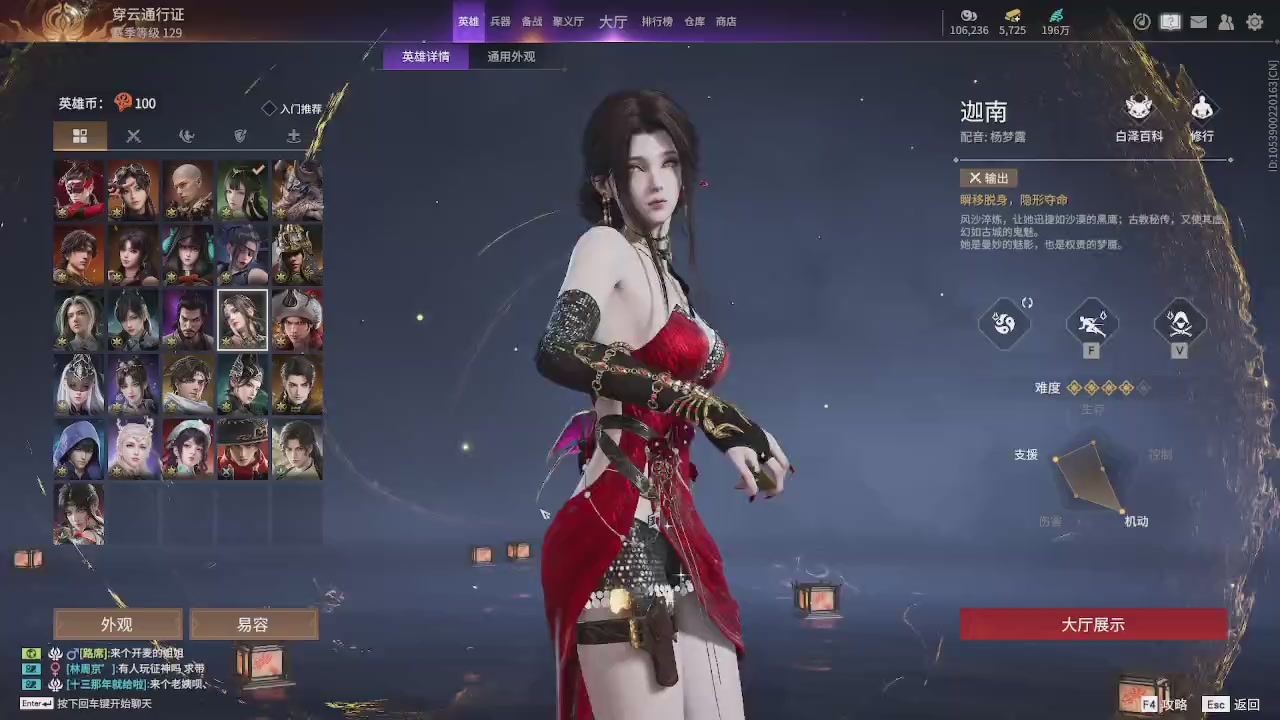Open the settings gear icon

click(1255, 22)
